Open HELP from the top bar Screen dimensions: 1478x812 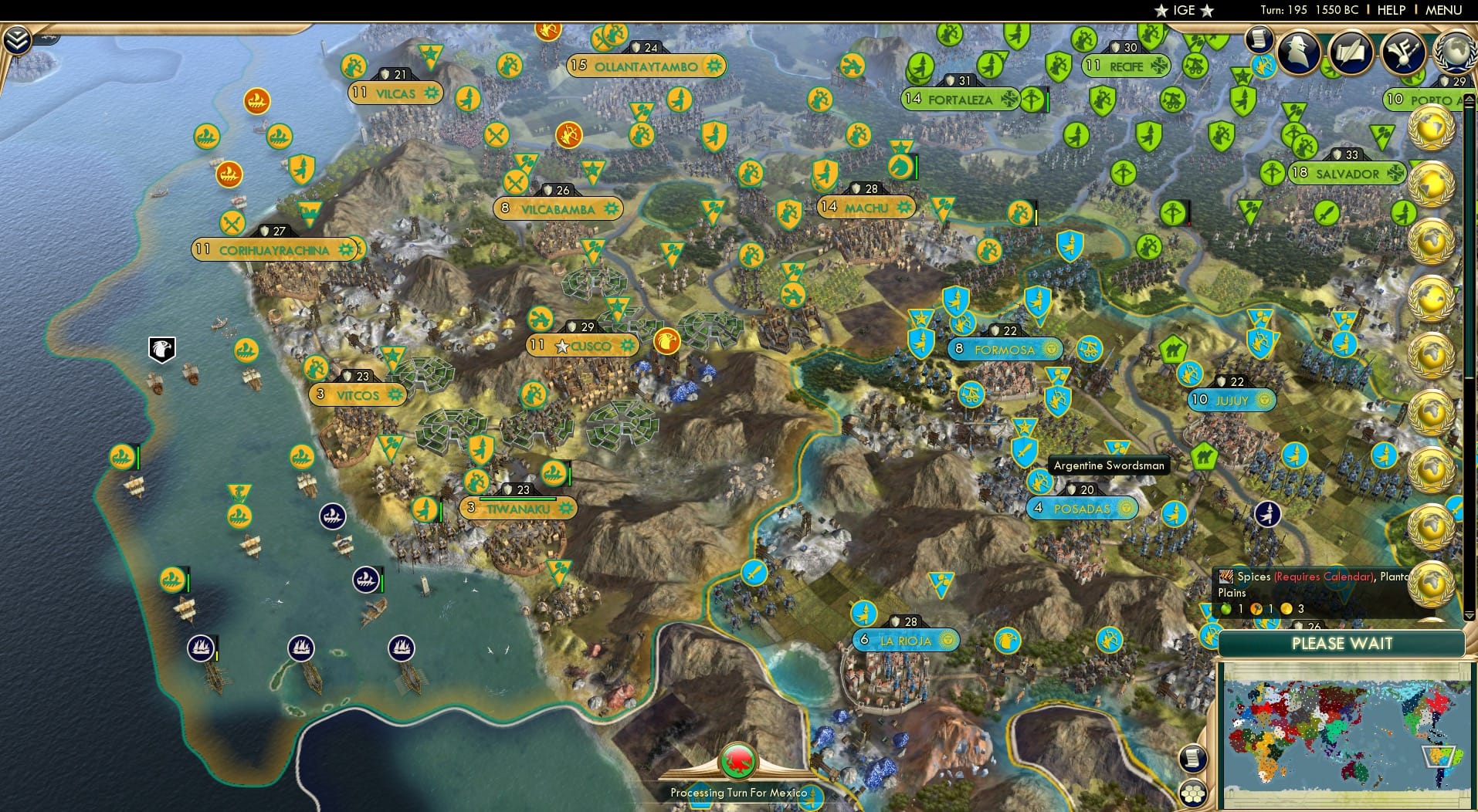tap(1390, 10)
